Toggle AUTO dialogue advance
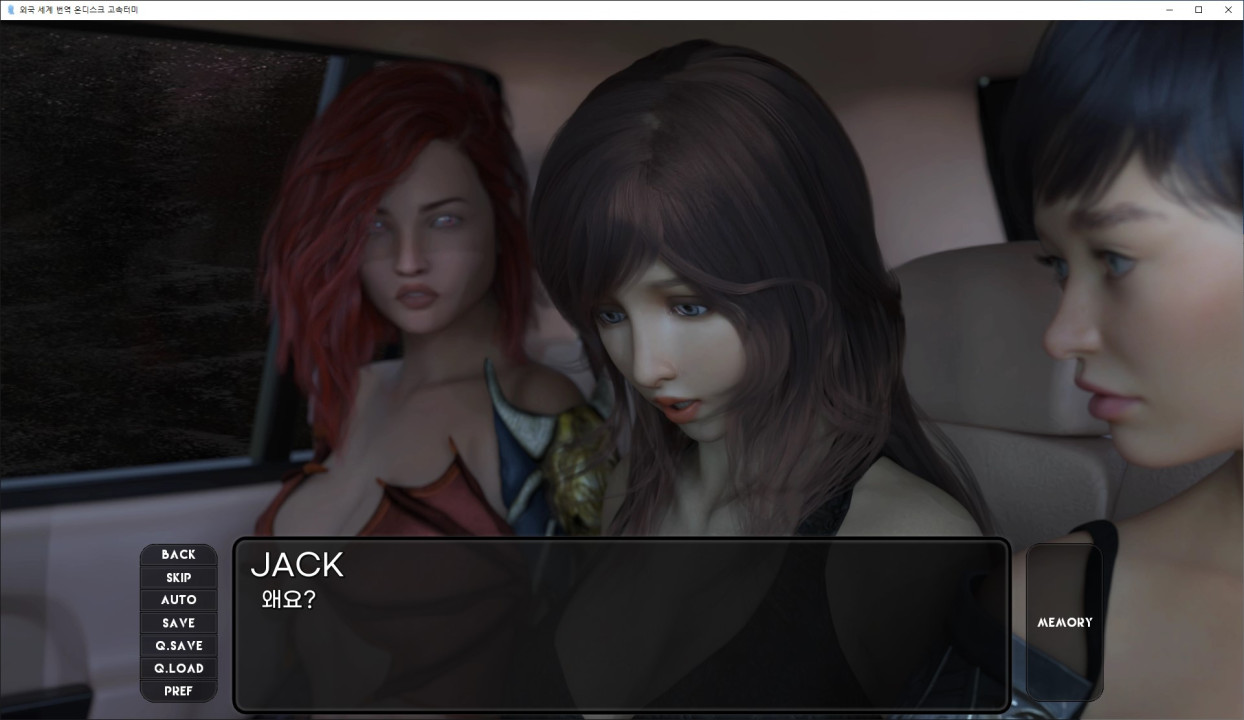Screen dimensions: 1244x720 click(x=178, y=600)
